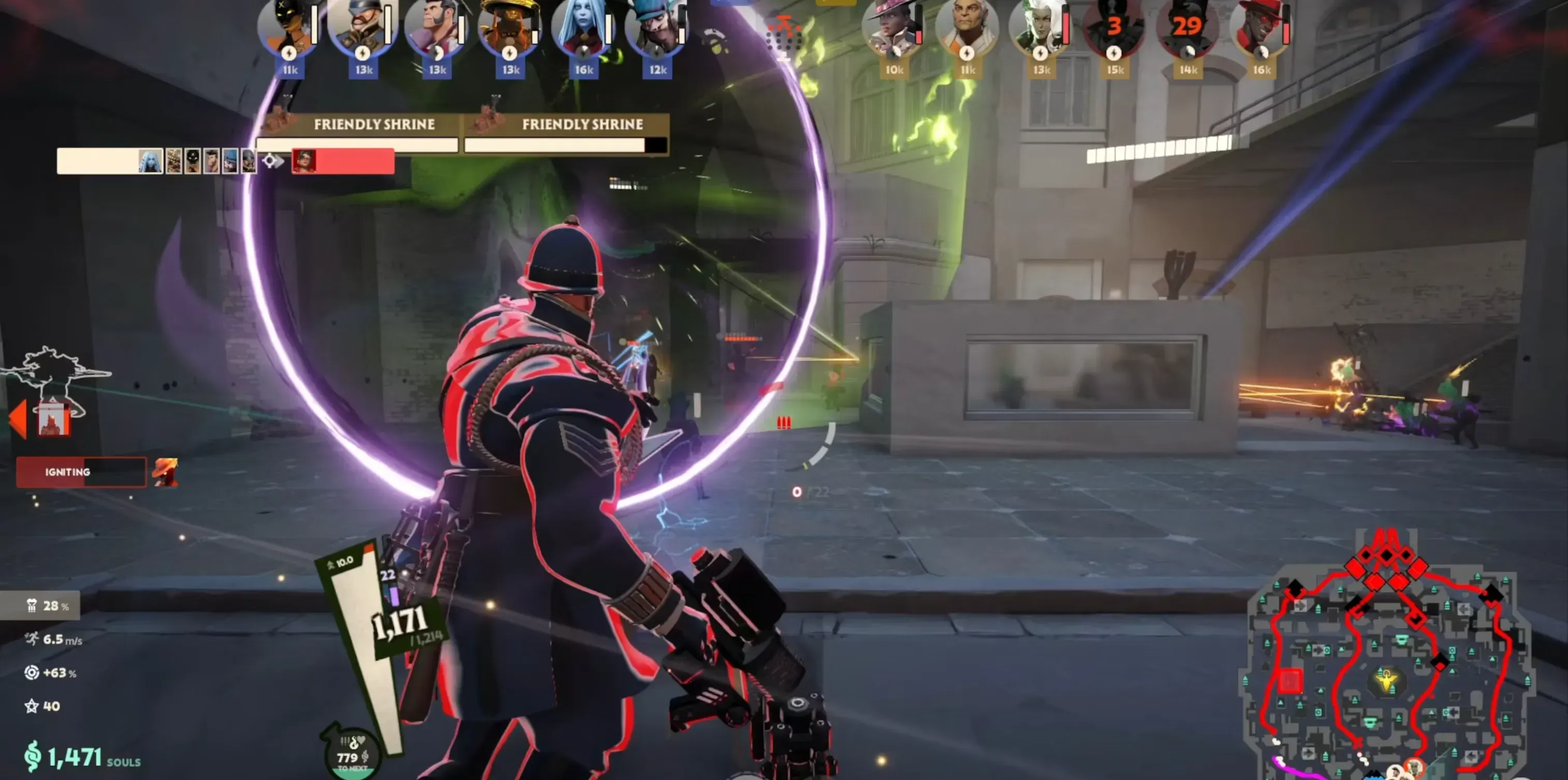Click the souls currency counter

[x=82, y=757]
